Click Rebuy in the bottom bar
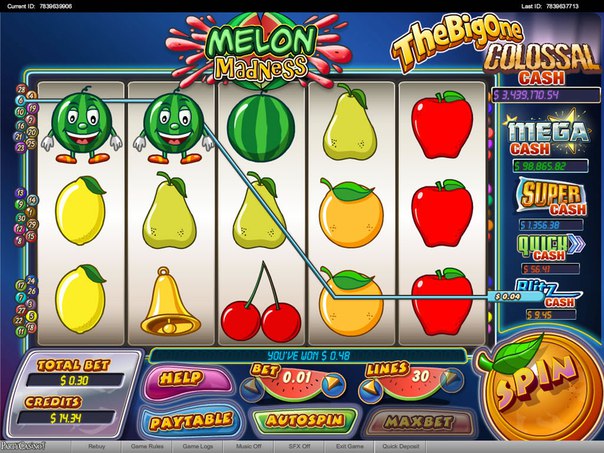This screenshot has width=604, height=453. (97, 446)
